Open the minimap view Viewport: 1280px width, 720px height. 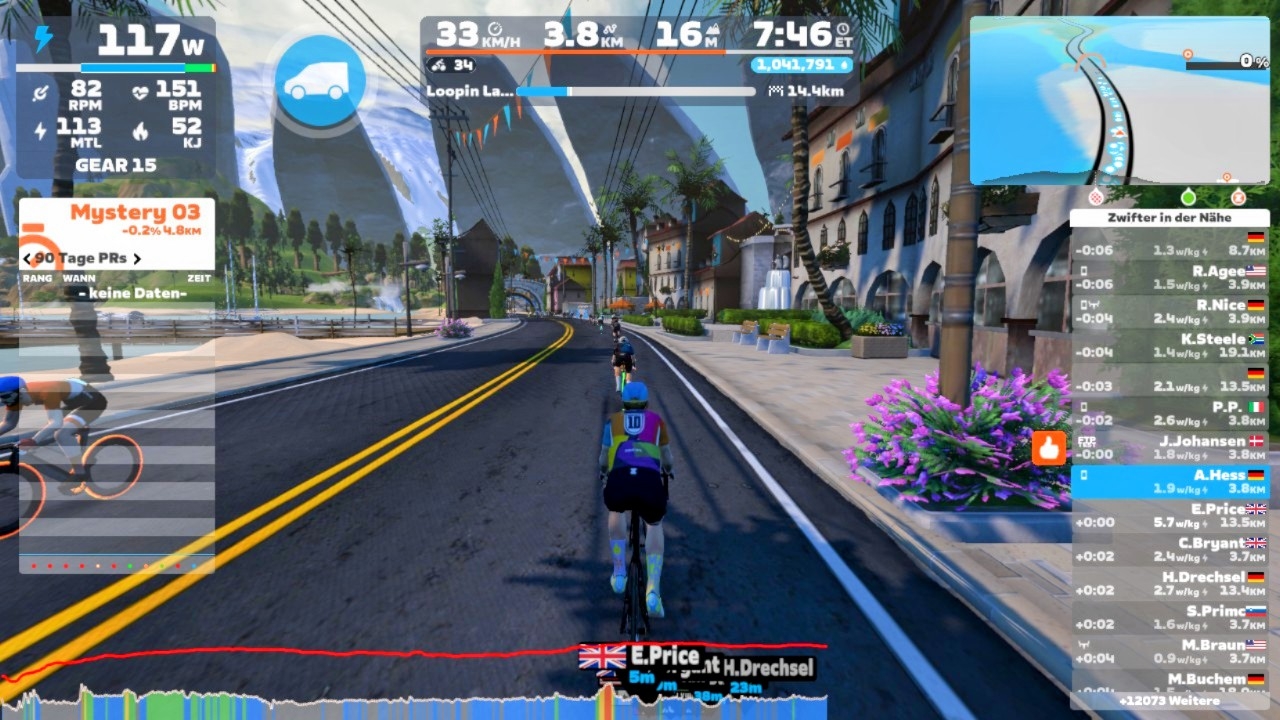pos(1119,100)
